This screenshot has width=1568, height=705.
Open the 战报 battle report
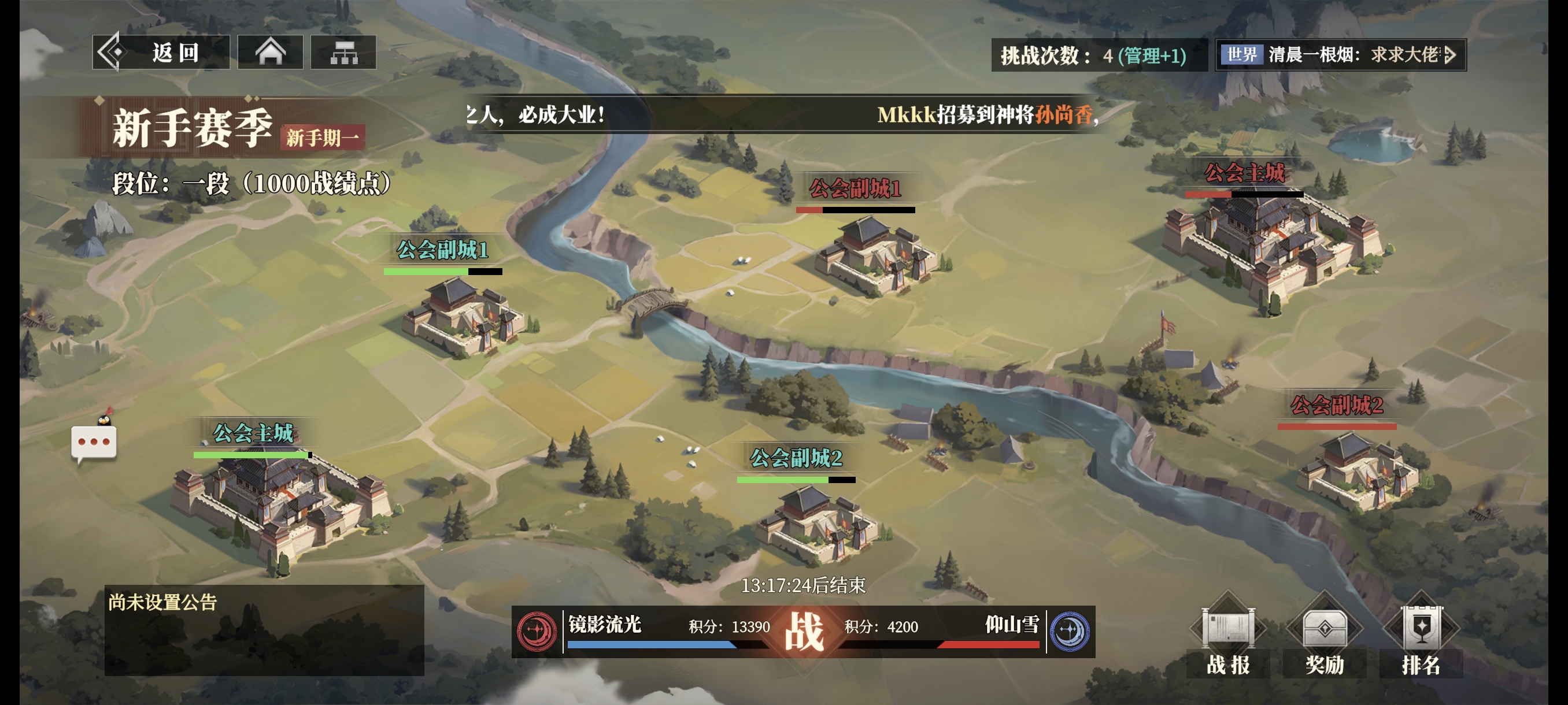coord(1227,639)
